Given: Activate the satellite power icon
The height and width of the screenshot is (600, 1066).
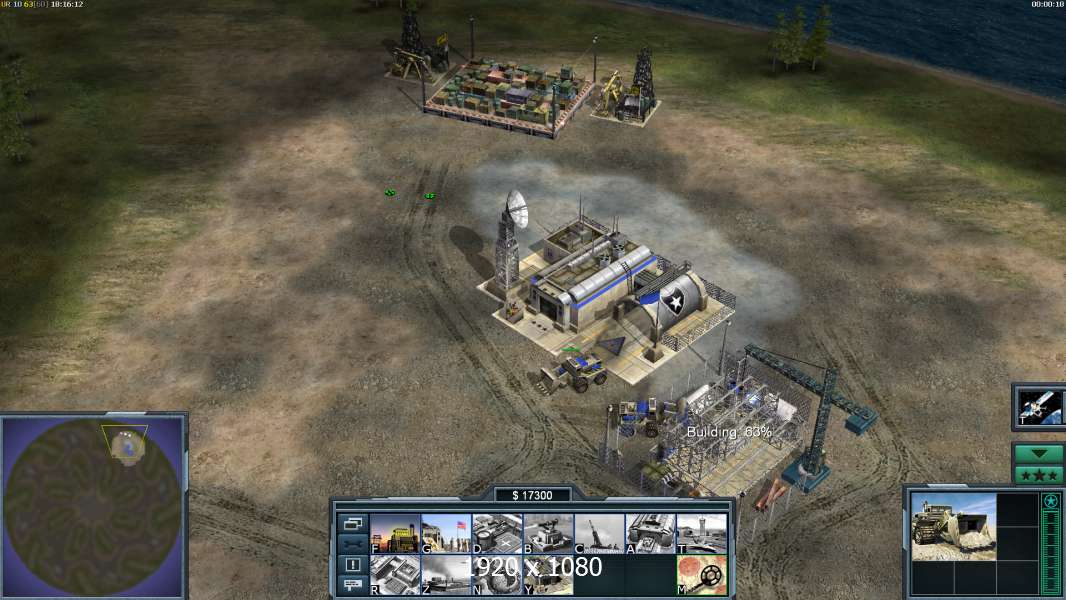Looking at the screenshot, I should 1040,407.
